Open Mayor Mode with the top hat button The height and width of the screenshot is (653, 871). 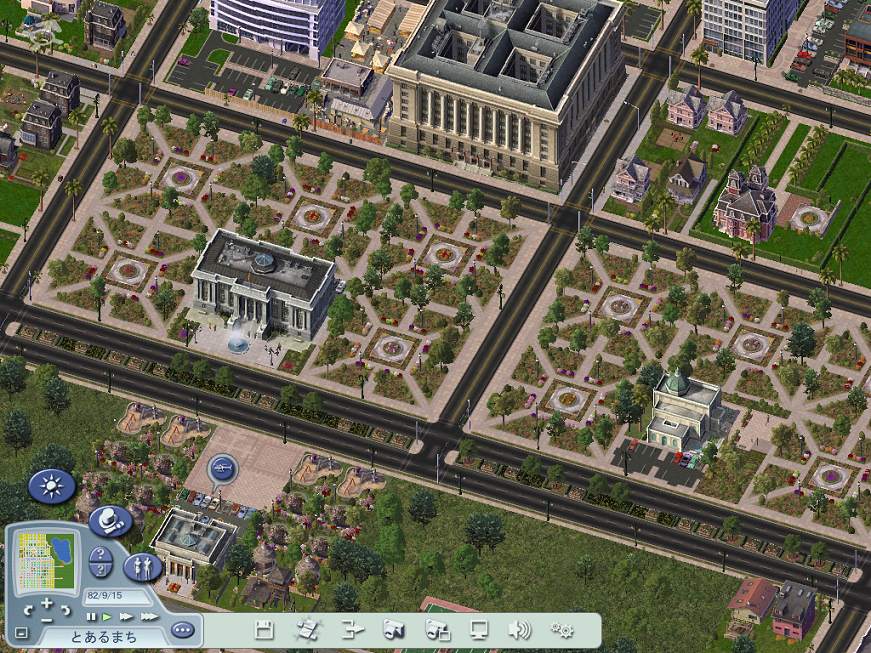[109, 520]
